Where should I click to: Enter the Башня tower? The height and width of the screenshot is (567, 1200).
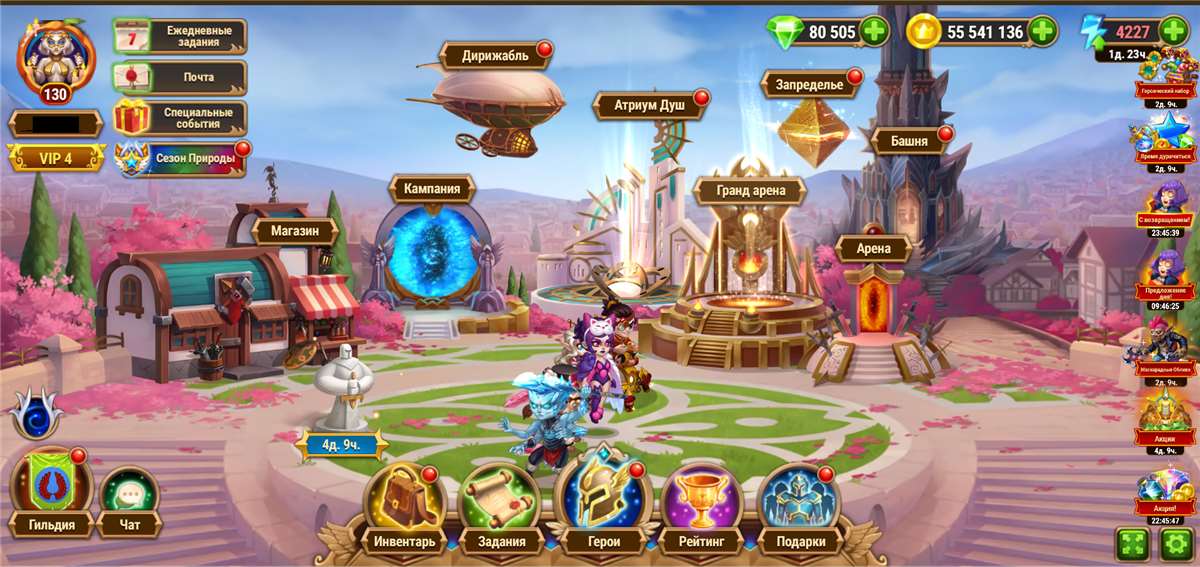(x=908, y=141)
